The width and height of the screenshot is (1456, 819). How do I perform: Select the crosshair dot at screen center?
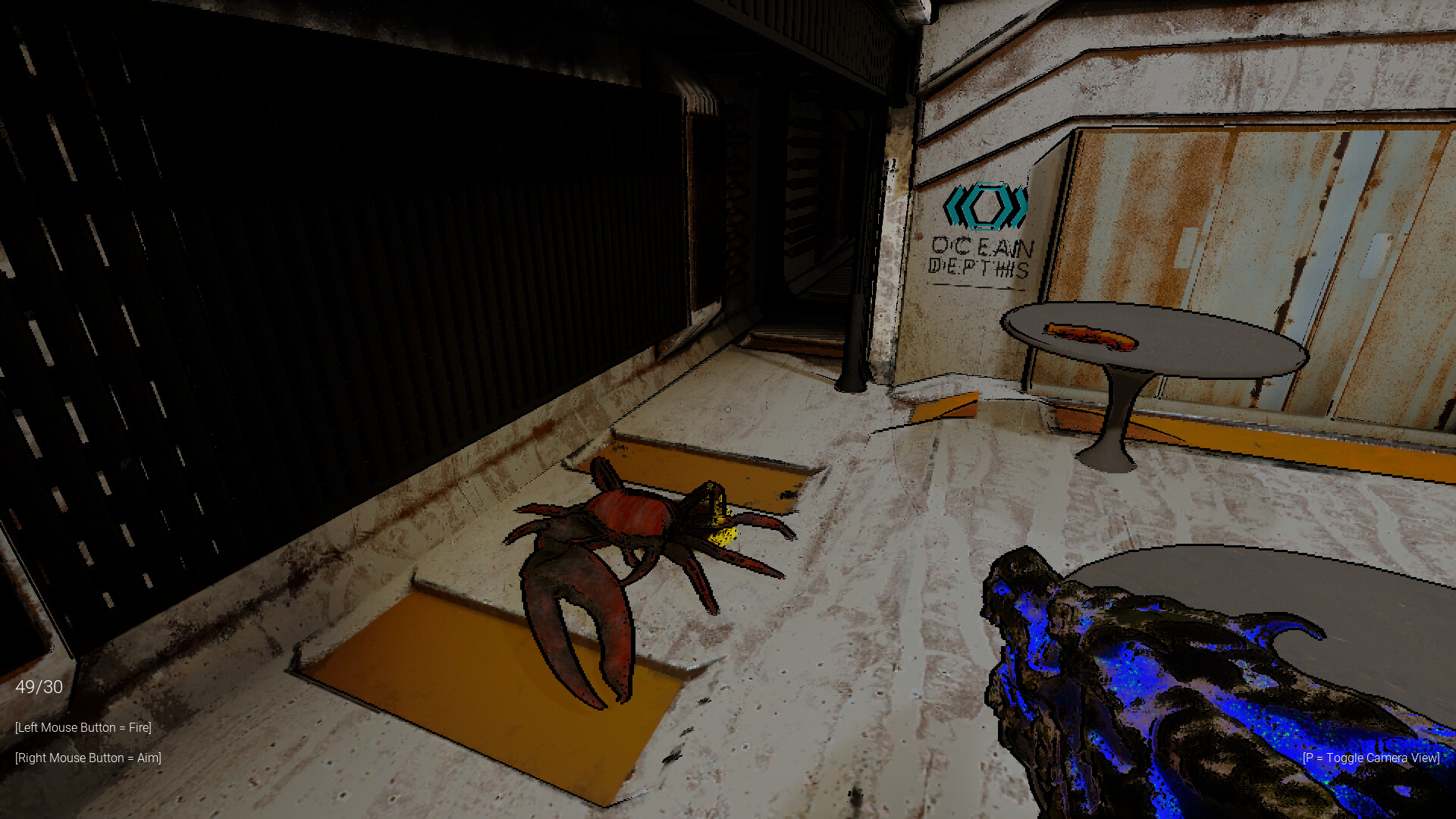coord(728,409)
